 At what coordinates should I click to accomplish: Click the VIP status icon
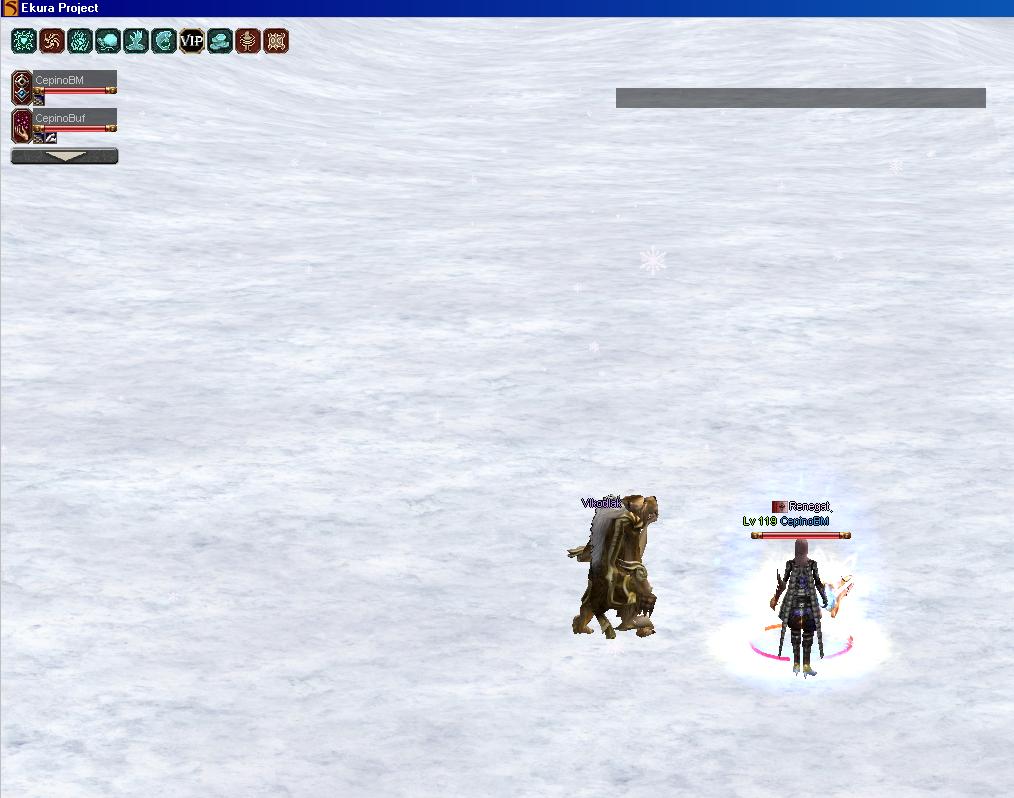191,41
